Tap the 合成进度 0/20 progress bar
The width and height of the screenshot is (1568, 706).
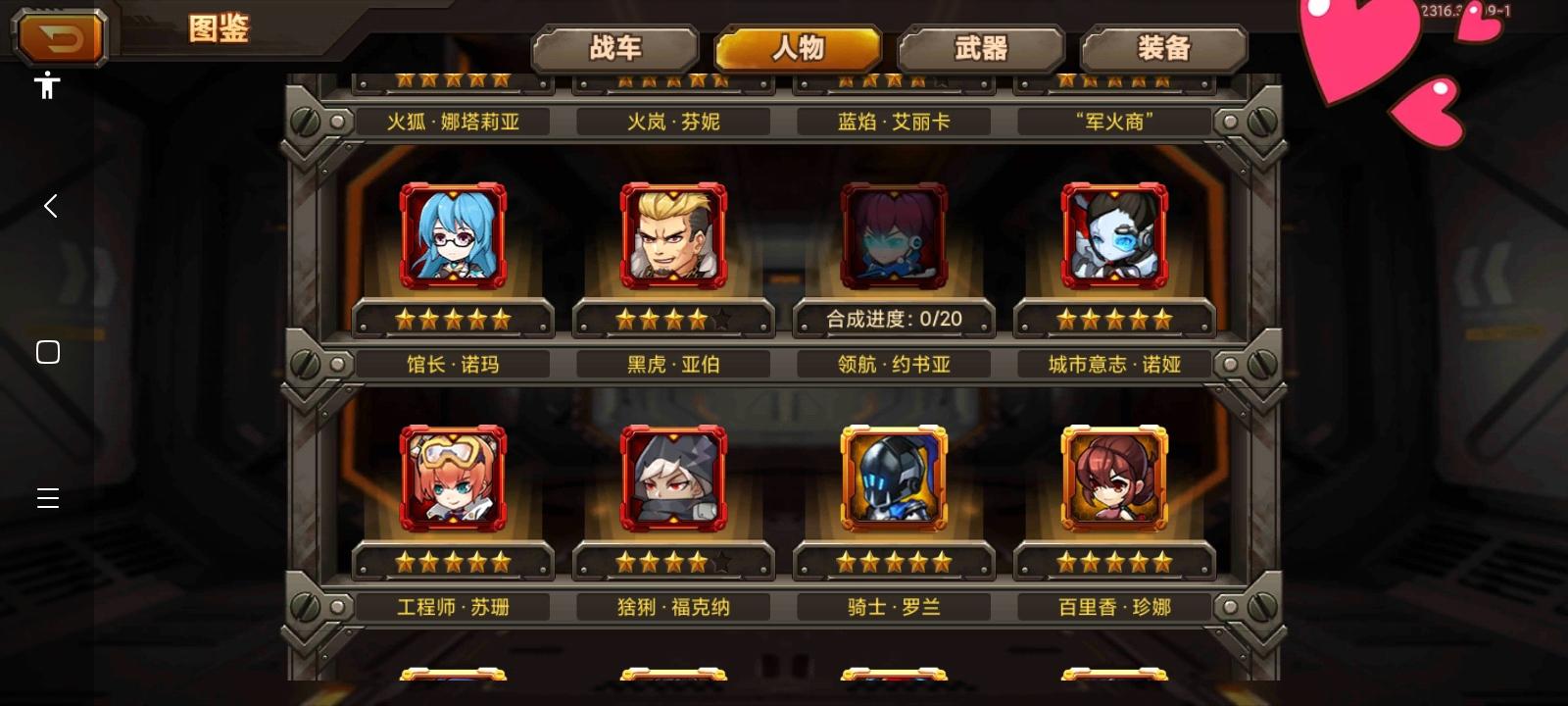tap(894, 320)
